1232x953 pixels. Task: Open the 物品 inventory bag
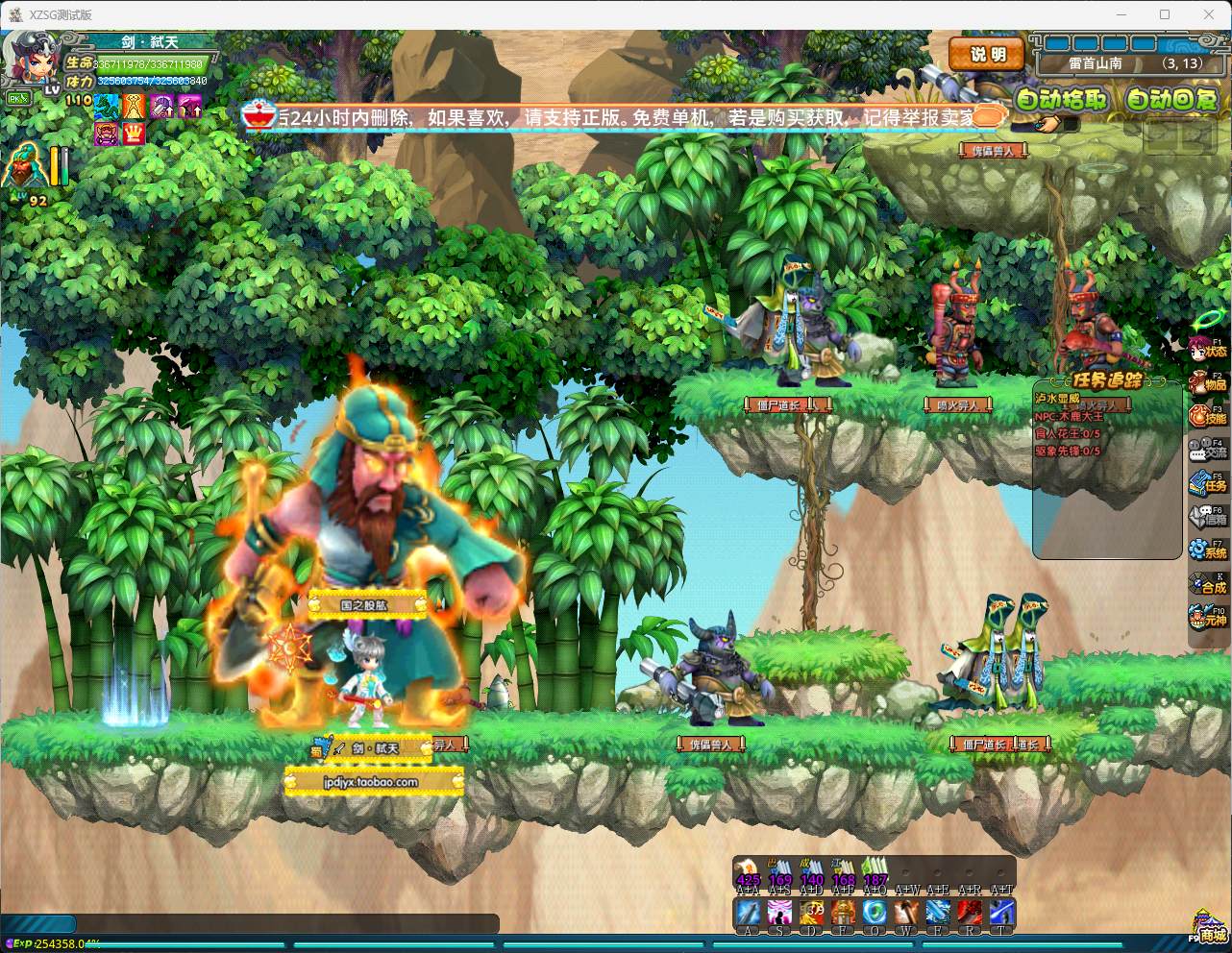1208,383
